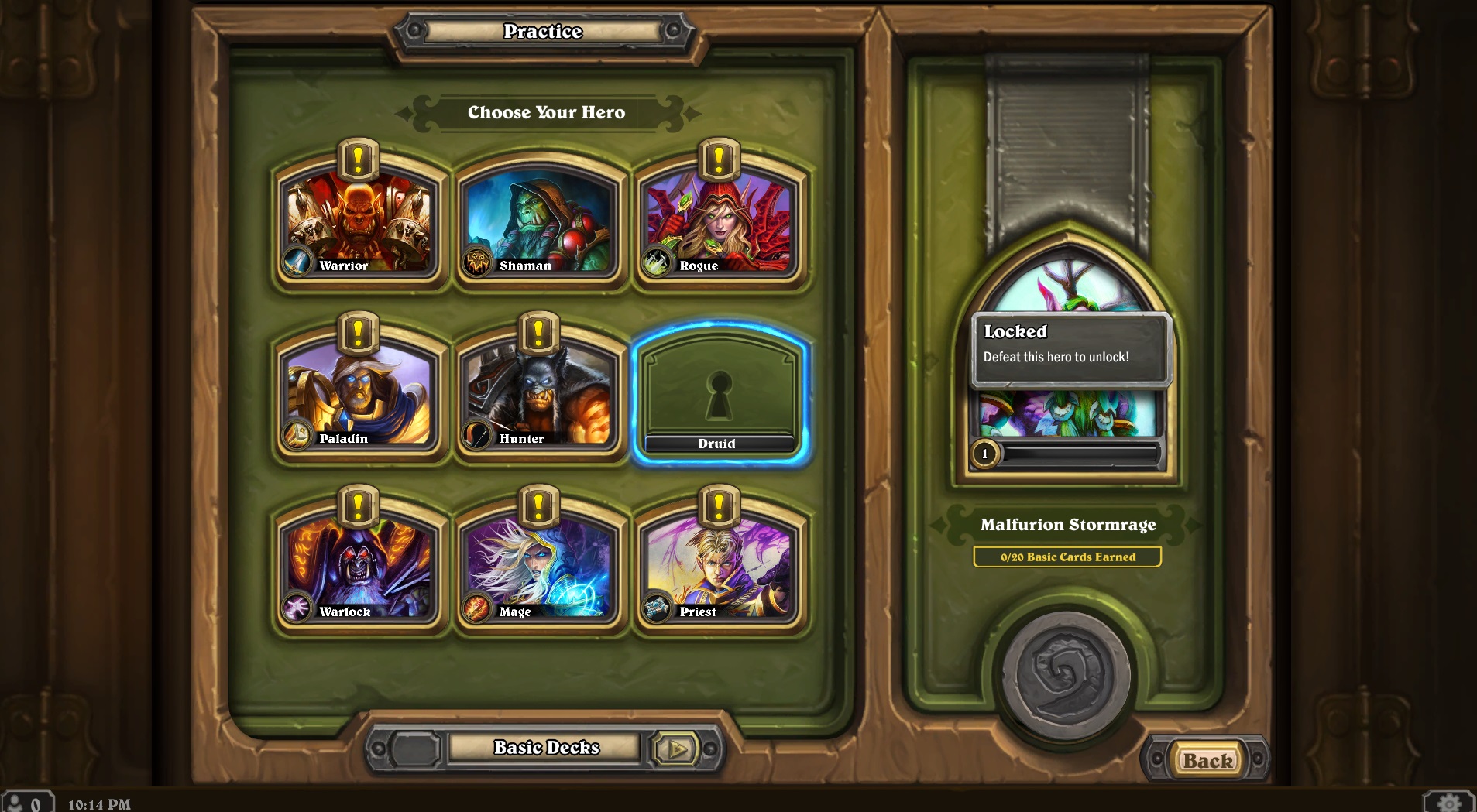1477x812 pixels.
Task: Click the Basic Decks button
Action: pos(544,748)
